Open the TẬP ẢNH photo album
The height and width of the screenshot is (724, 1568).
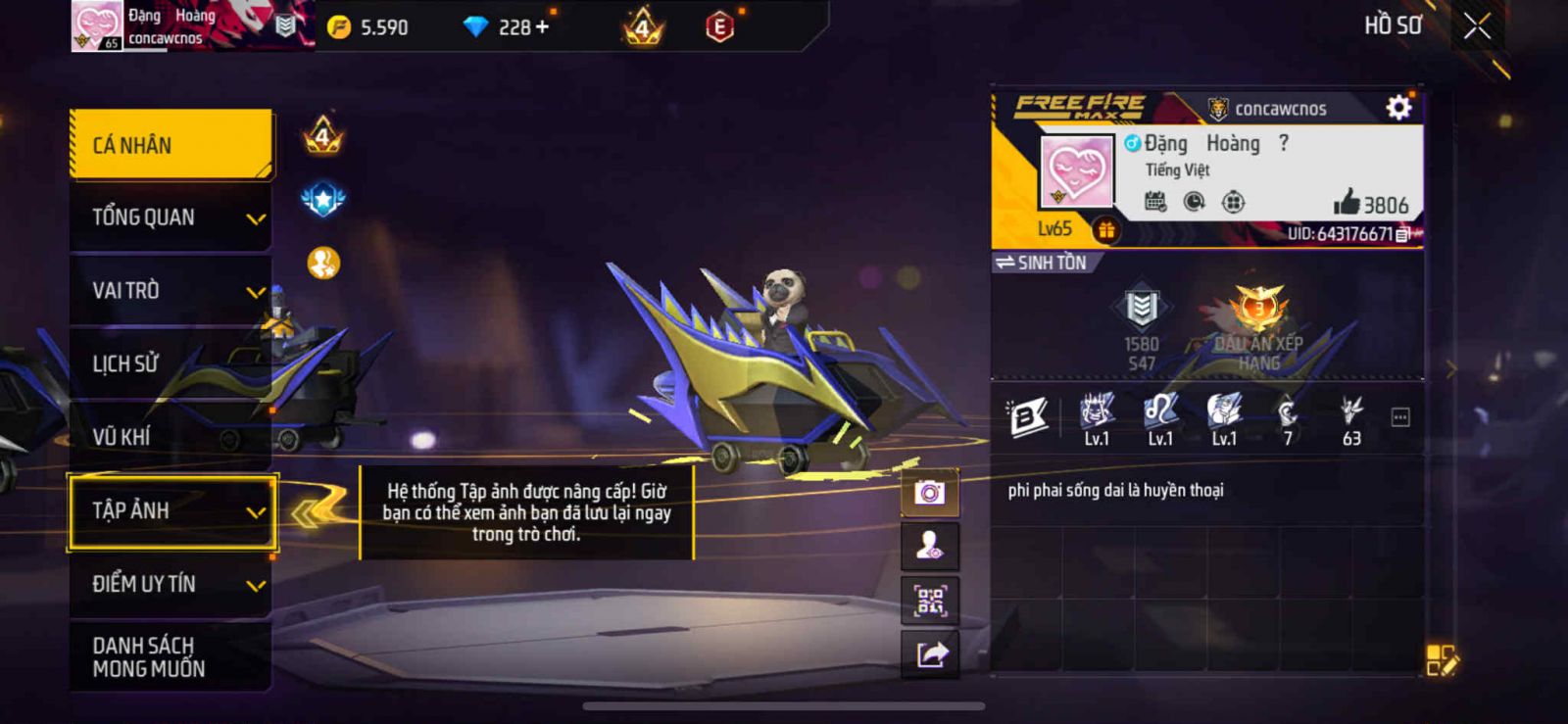coord(171,510)
